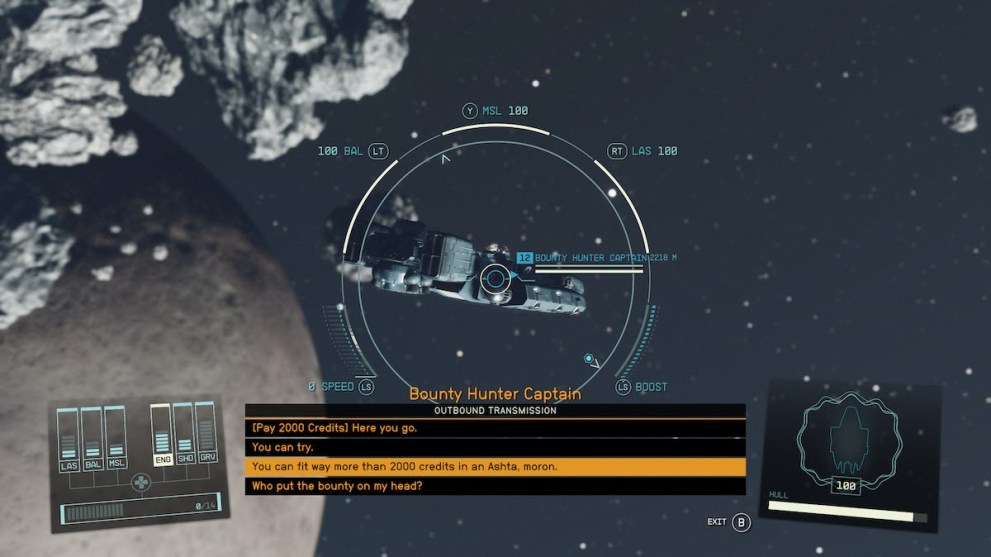This screenshot has width=991, height=557.
Task: Select the LAS power column
Action: (x=69, y=438)
